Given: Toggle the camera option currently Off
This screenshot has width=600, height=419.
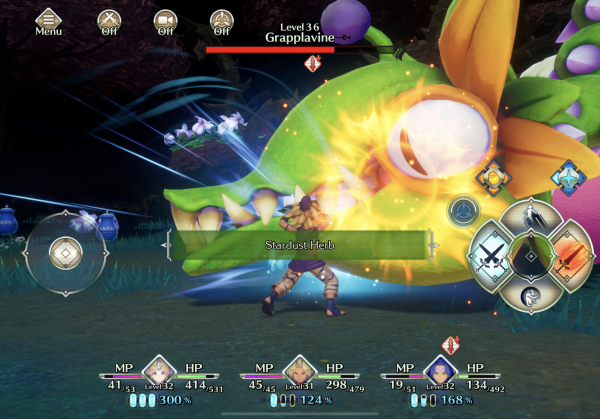Looking at the screenshot, I should pyautogui.click(x=165, y=20).
